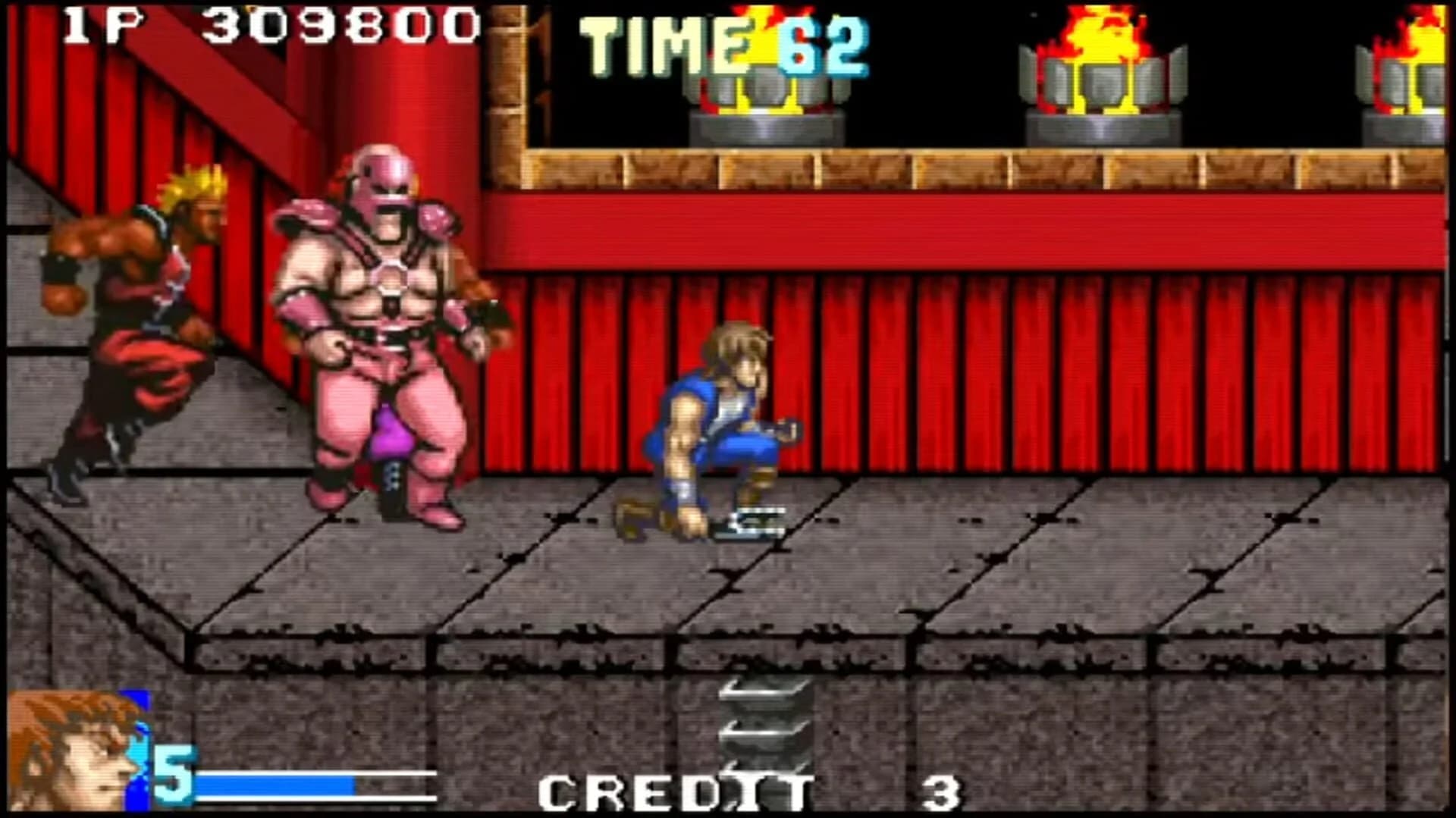Click the blonde punk enemy sprite
The width and height of the screenshot is (1456, 818).
tap(136, 318)
